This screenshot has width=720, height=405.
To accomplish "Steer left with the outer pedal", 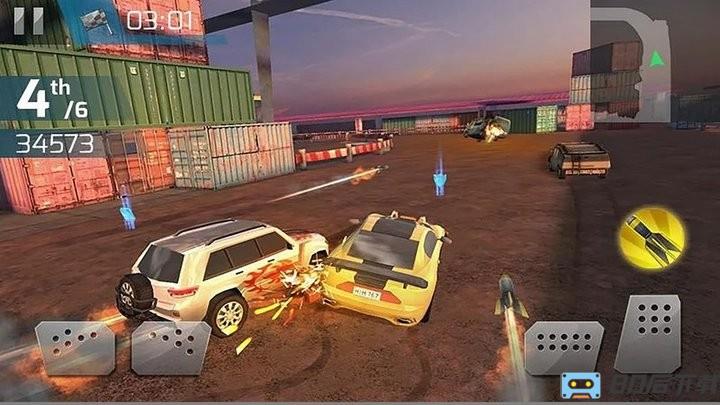I will [75, 347].
